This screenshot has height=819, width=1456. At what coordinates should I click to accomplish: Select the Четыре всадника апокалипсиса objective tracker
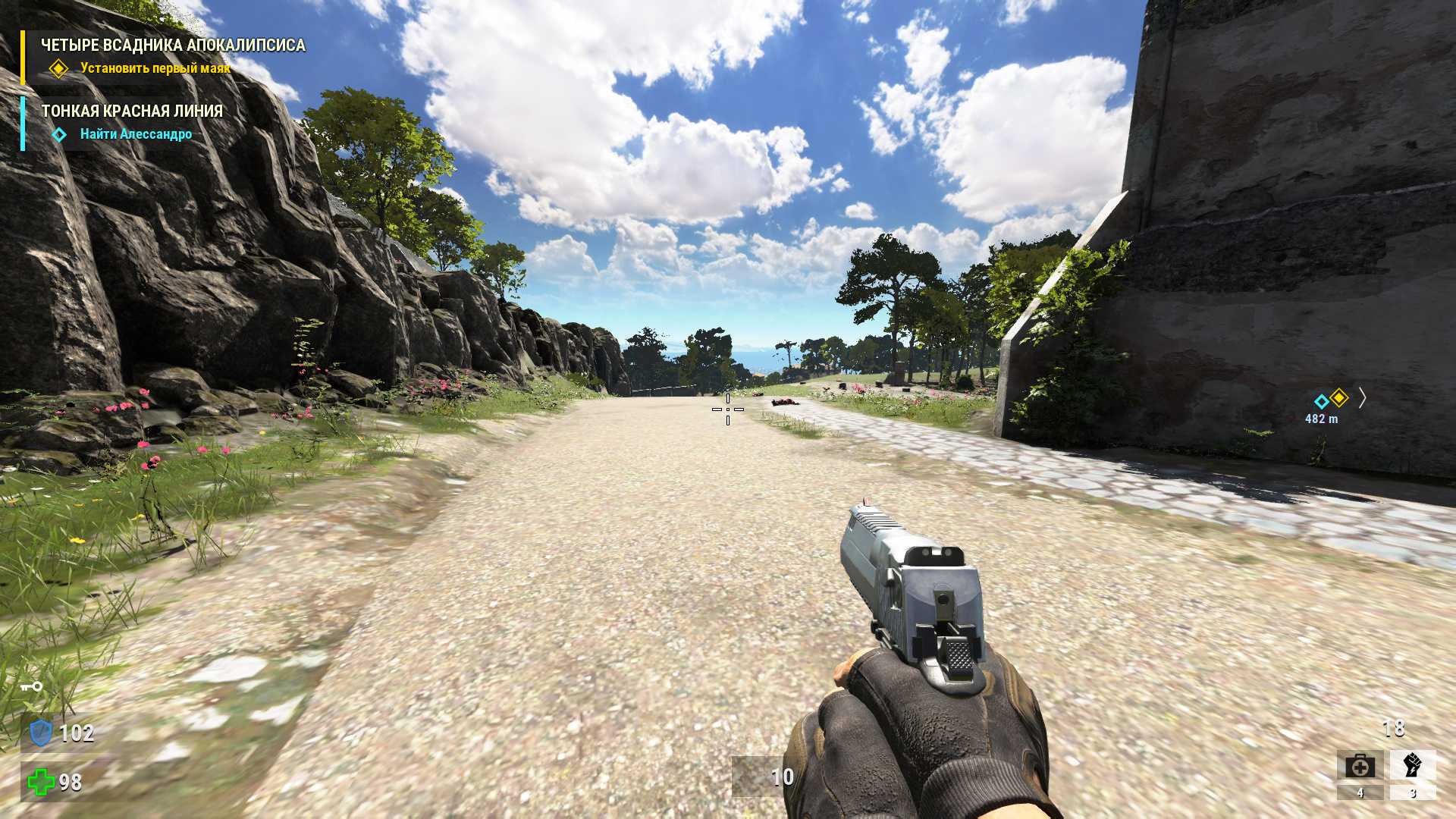[173, 46]
